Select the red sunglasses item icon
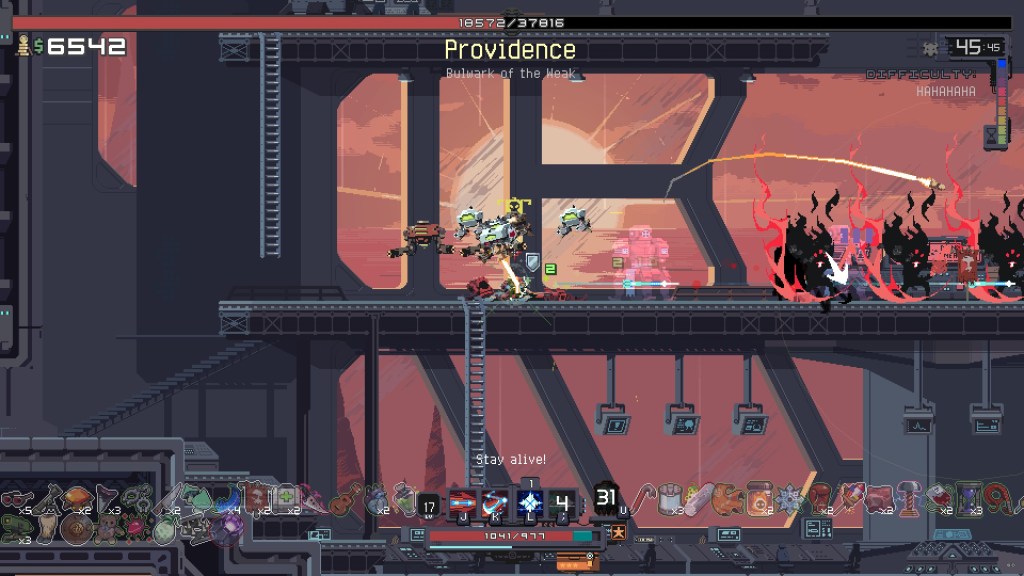 (x=13, y=498)
